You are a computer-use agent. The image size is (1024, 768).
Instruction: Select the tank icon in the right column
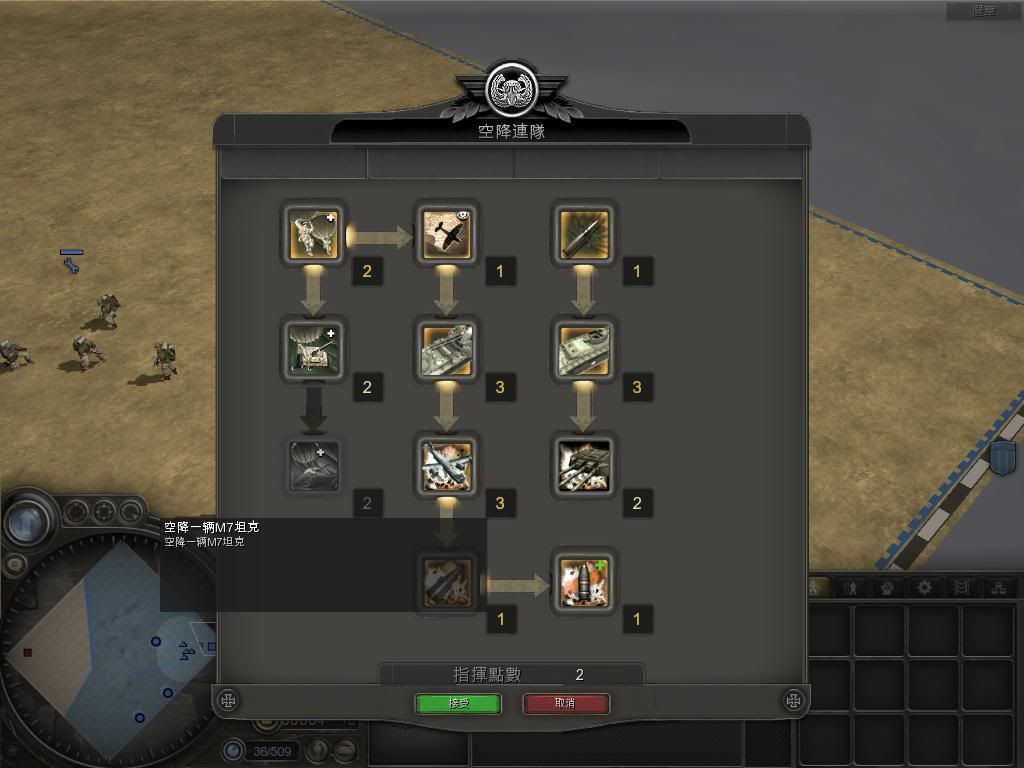(x=584, y=351)
